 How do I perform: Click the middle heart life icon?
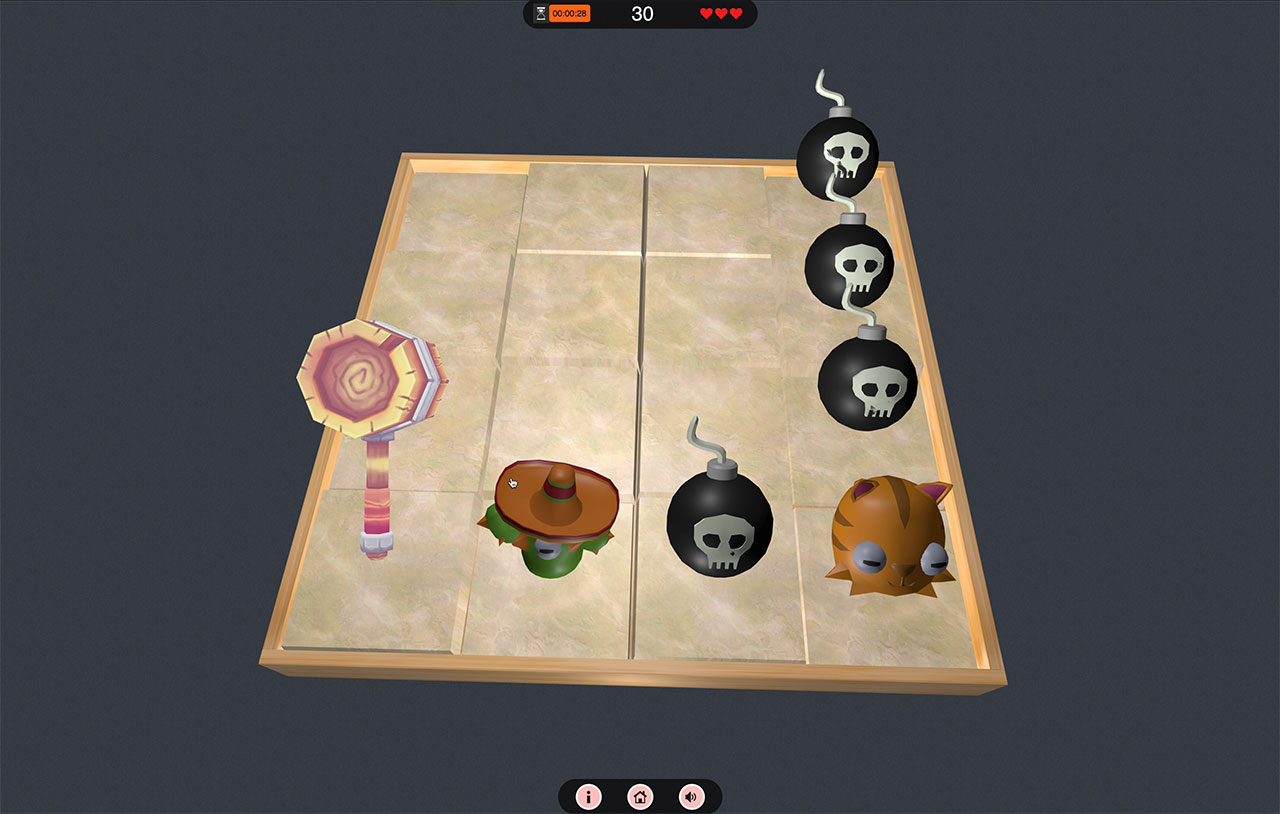click(x=721, y=13)
